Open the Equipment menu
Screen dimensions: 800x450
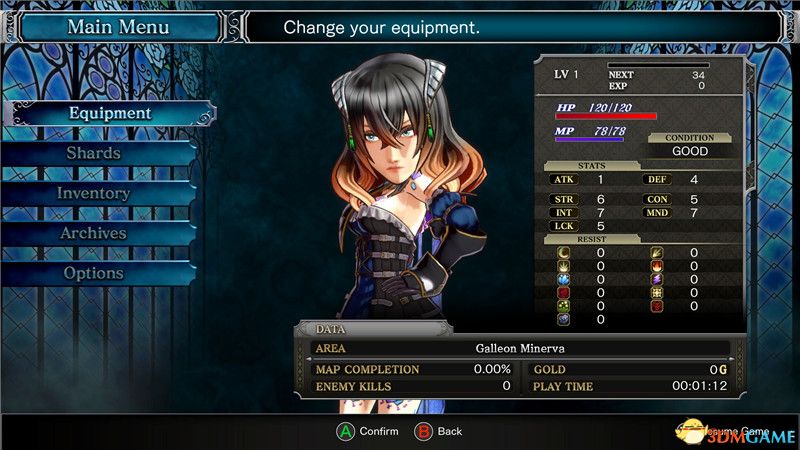(x=110, y=113)
